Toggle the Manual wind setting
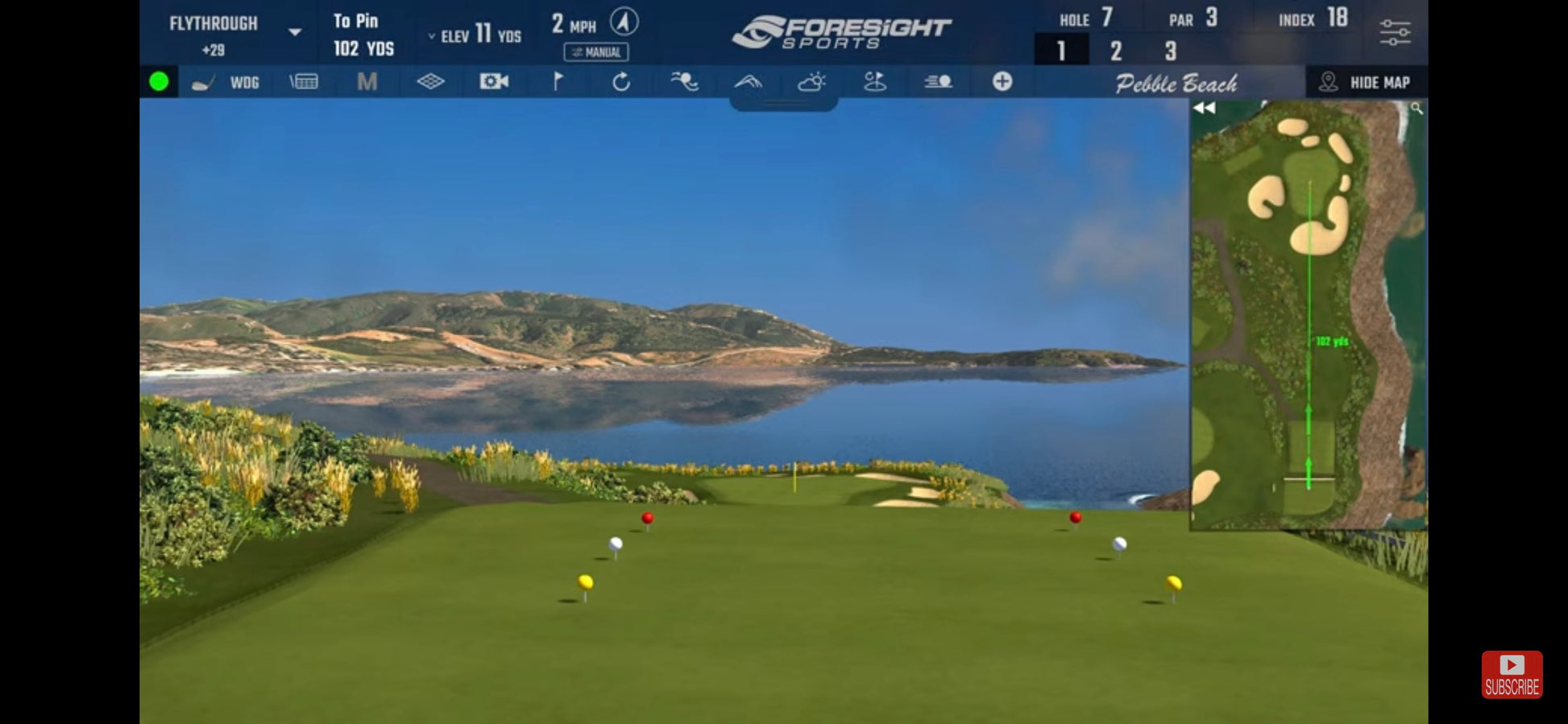This screenshot has height=724, width=1568. 596,52
